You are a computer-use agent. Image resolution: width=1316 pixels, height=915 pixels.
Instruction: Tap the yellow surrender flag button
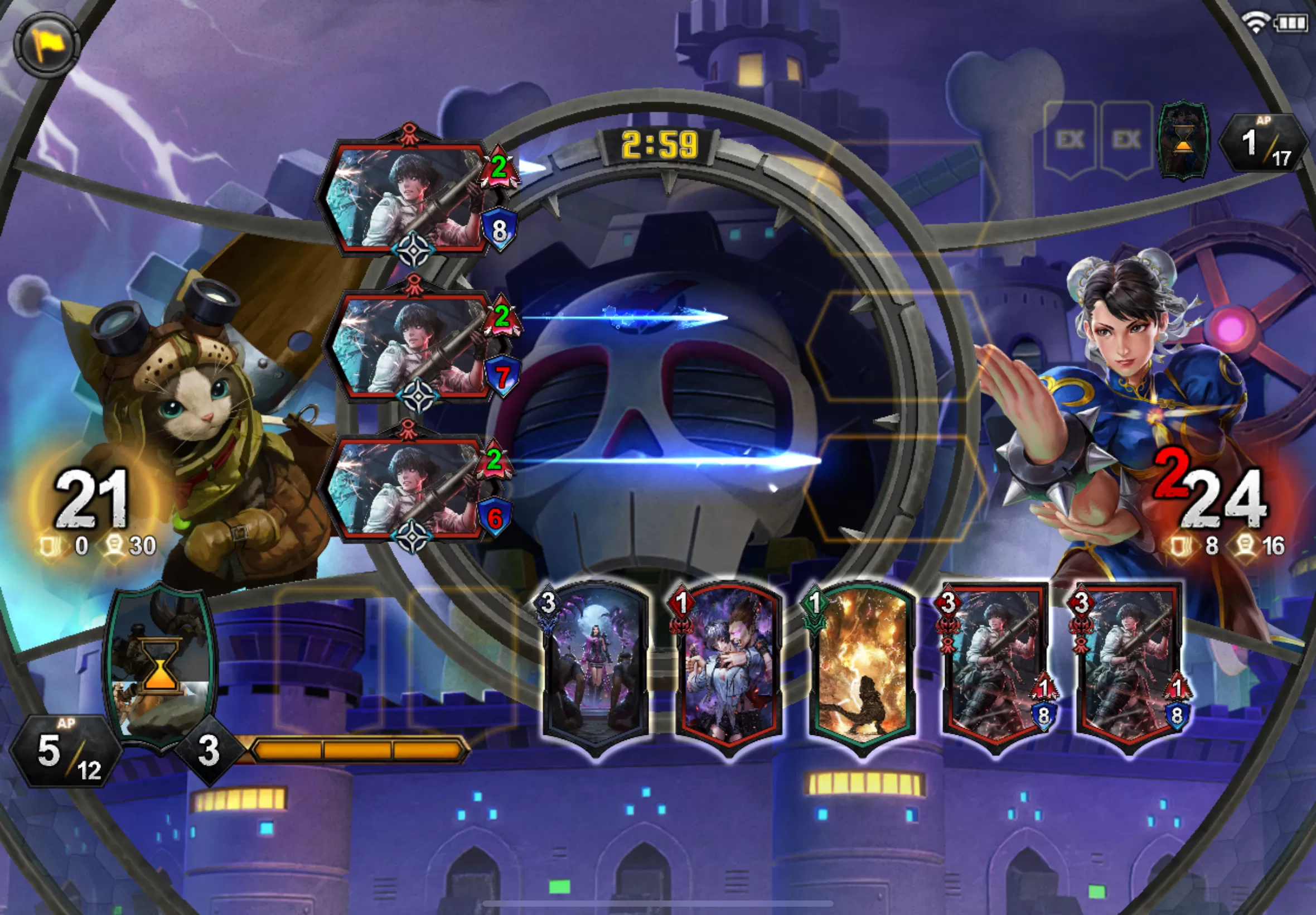[x=46, y=44]
